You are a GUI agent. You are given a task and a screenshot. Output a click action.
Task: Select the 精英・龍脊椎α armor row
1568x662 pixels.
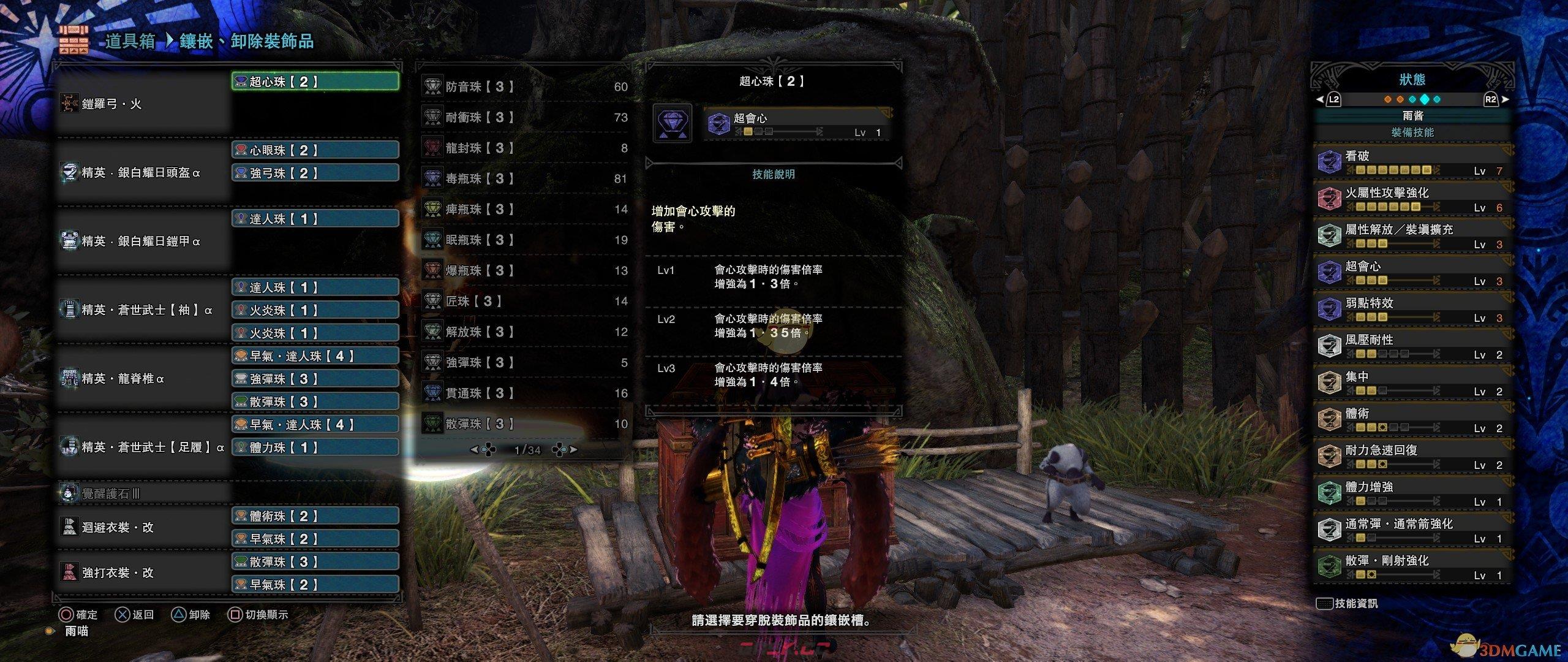143,379
